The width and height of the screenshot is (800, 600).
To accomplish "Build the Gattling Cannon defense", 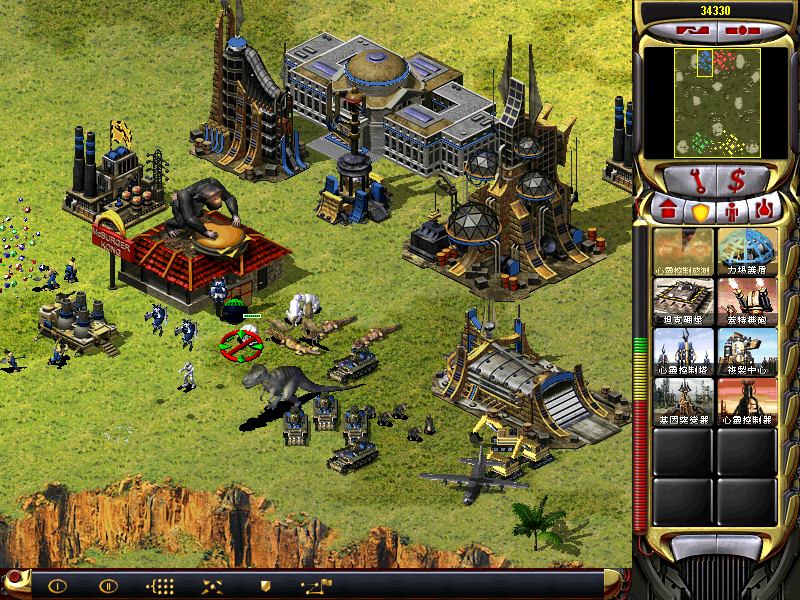I will [x=747, y=298].
